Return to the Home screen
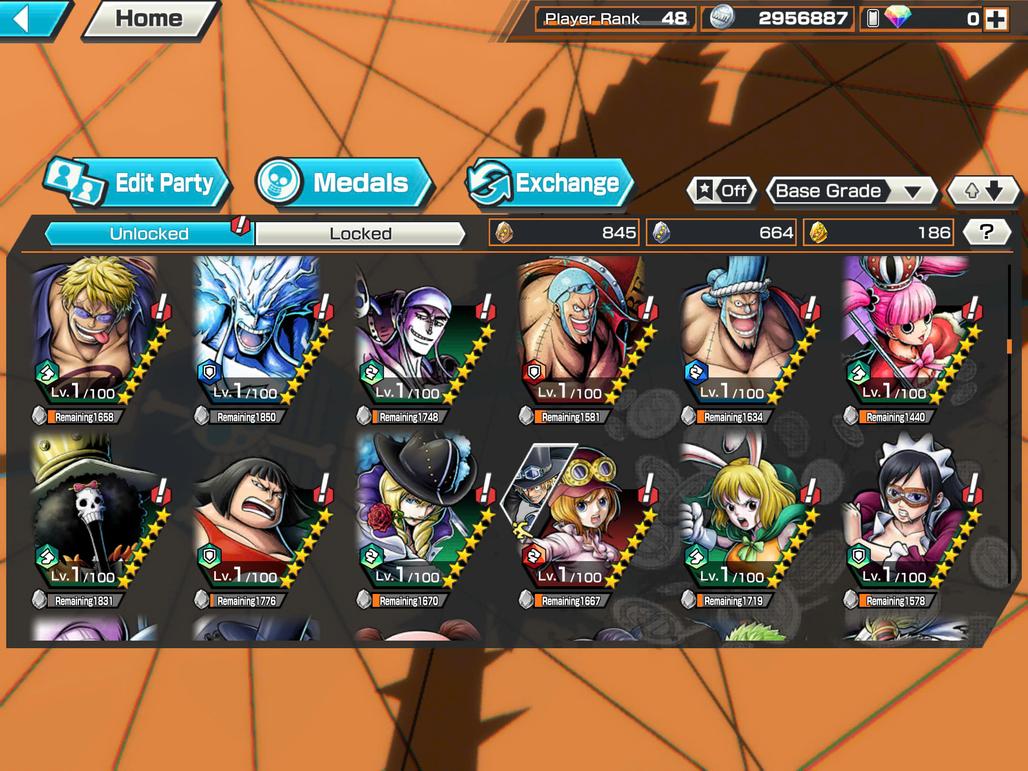This screenshot has height=771, width=1028. [150, 18]
